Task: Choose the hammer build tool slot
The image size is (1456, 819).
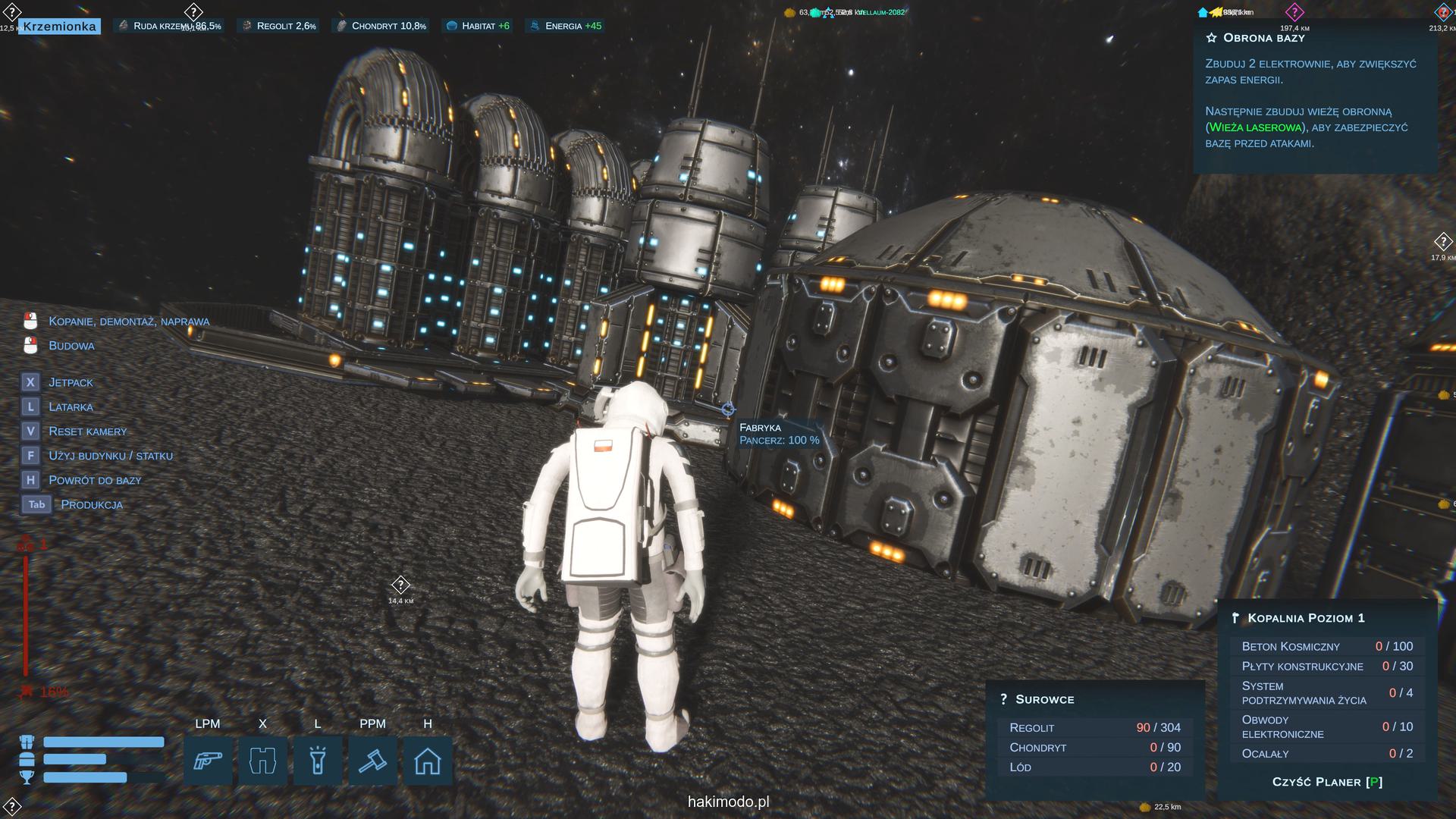Action: [x=372, y=761]
